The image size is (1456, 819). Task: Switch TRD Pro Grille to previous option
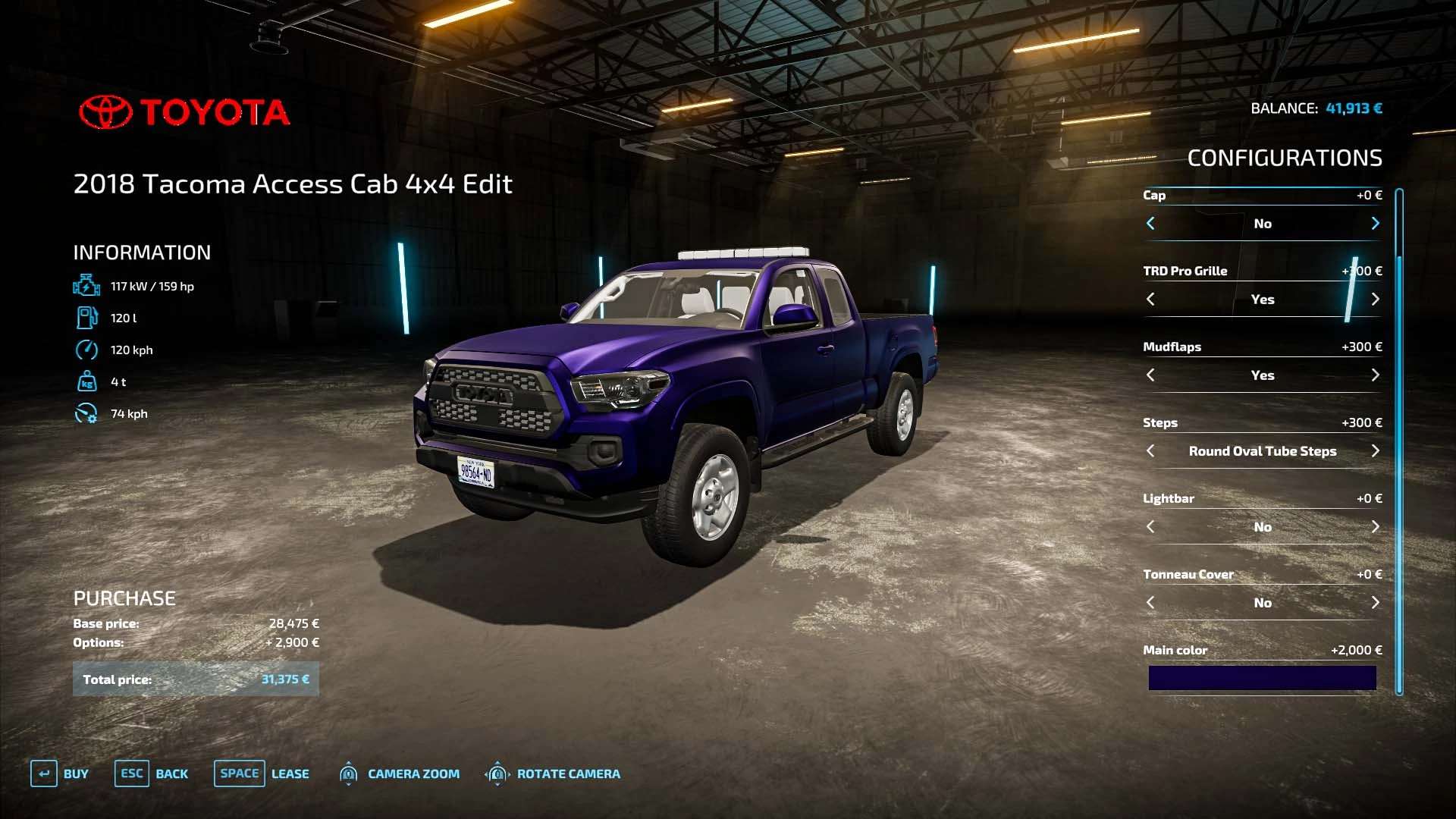coord(1150,300)
